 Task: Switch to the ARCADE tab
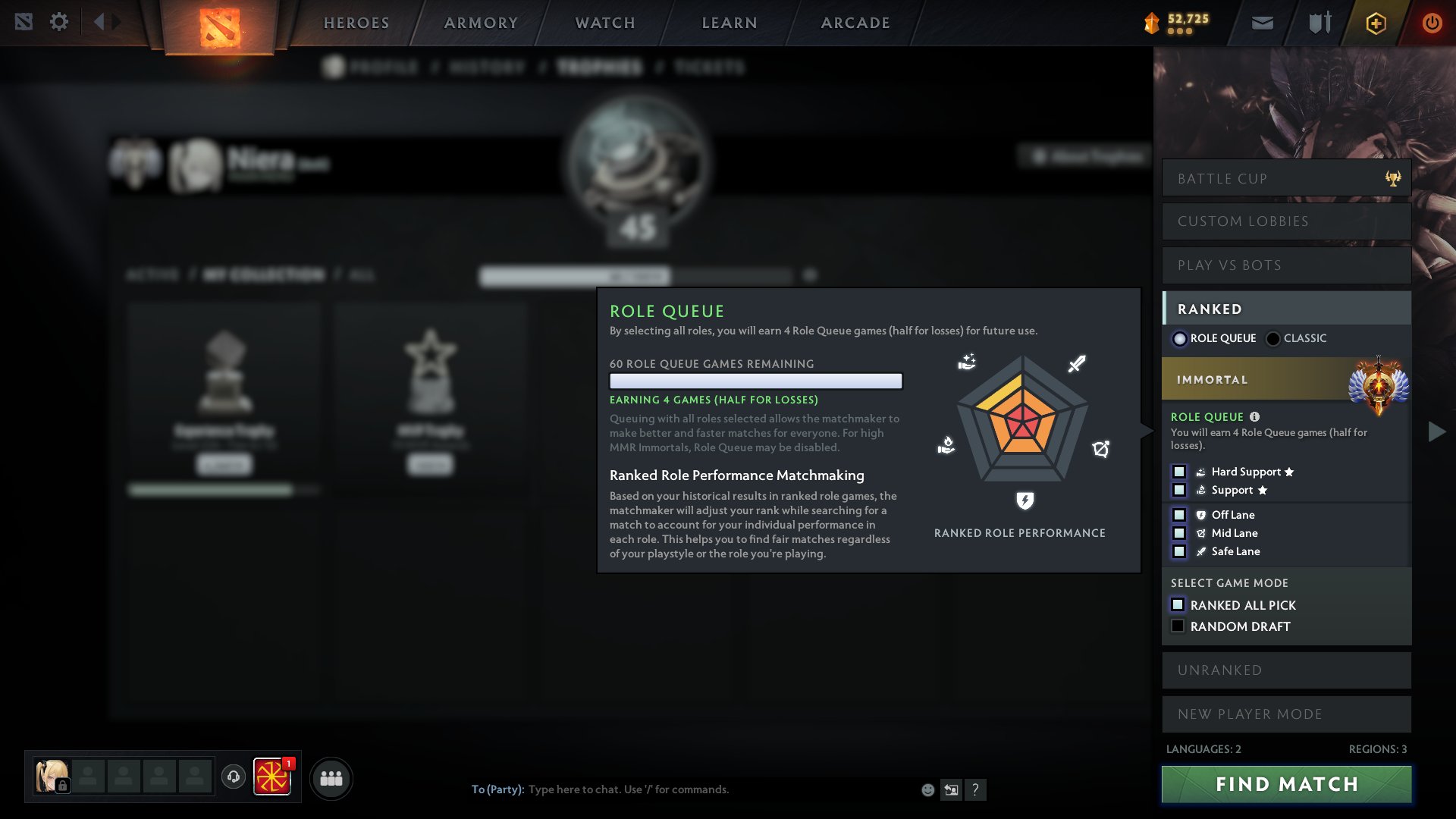click(855, 23)
